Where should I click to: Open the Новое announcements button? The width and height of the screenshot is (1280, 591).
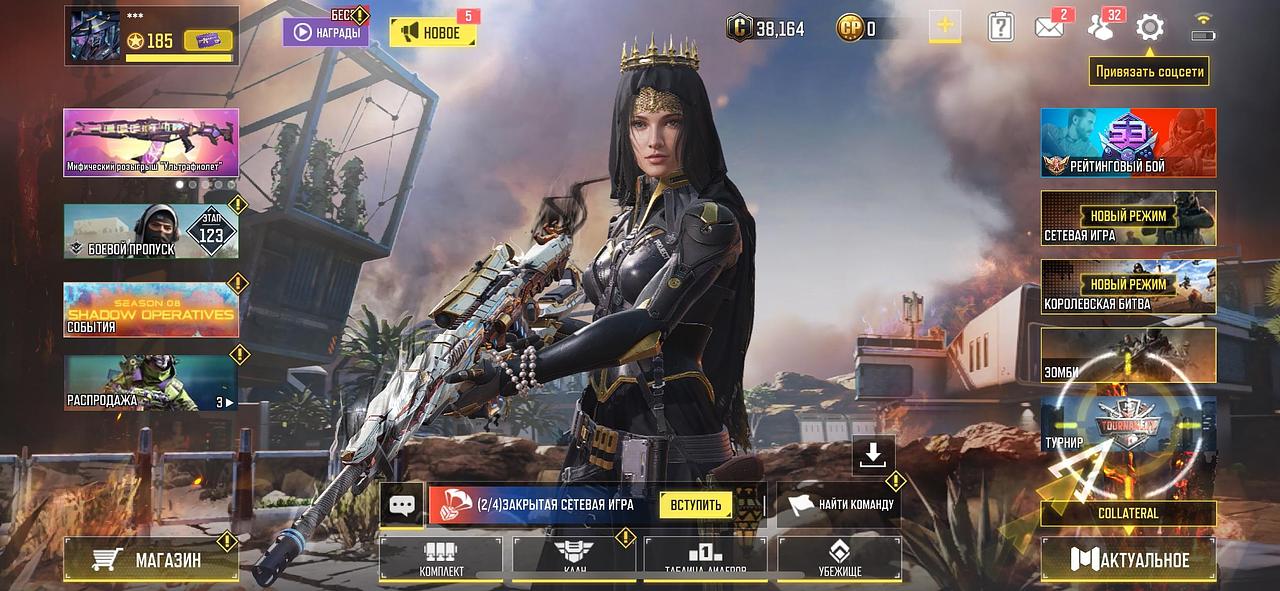click(432, 33)
